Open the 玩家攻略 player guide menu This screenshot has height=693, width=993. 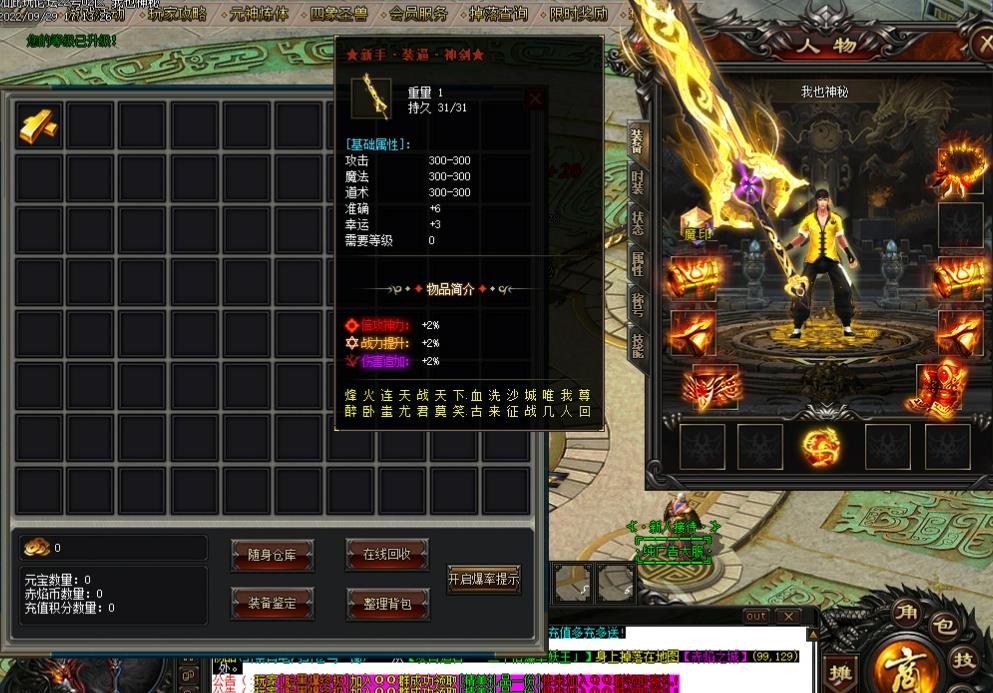[x=177, y=14]
